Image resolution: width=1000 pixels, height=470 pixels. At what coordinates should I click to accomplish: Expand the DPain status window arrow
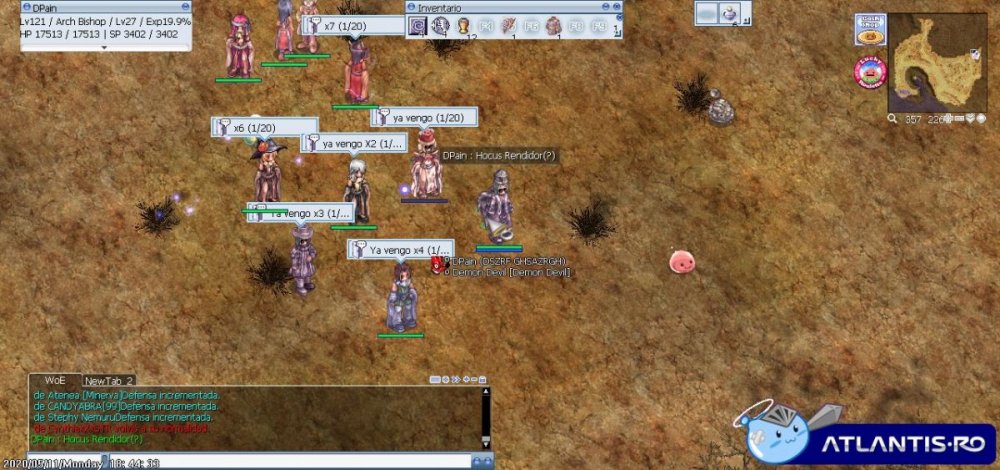click(105, 47)
